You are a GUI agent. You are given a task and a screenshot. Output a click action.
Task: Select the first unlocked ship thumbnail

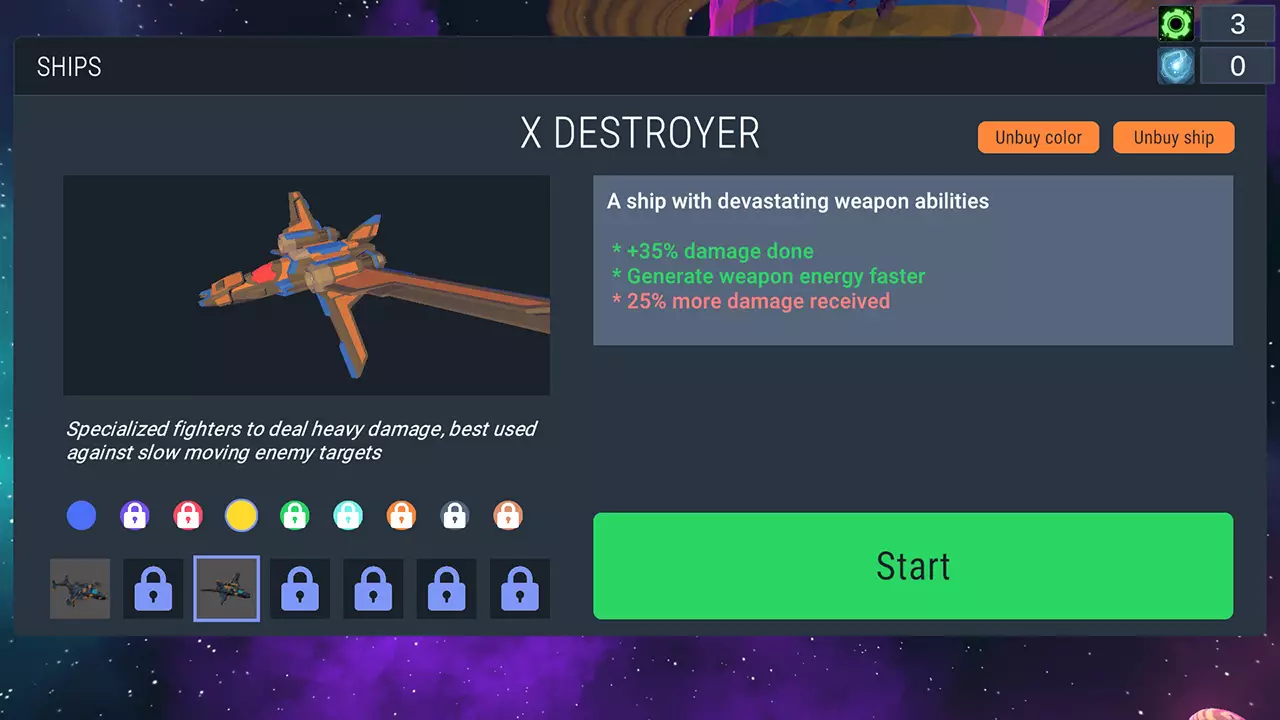80,588
